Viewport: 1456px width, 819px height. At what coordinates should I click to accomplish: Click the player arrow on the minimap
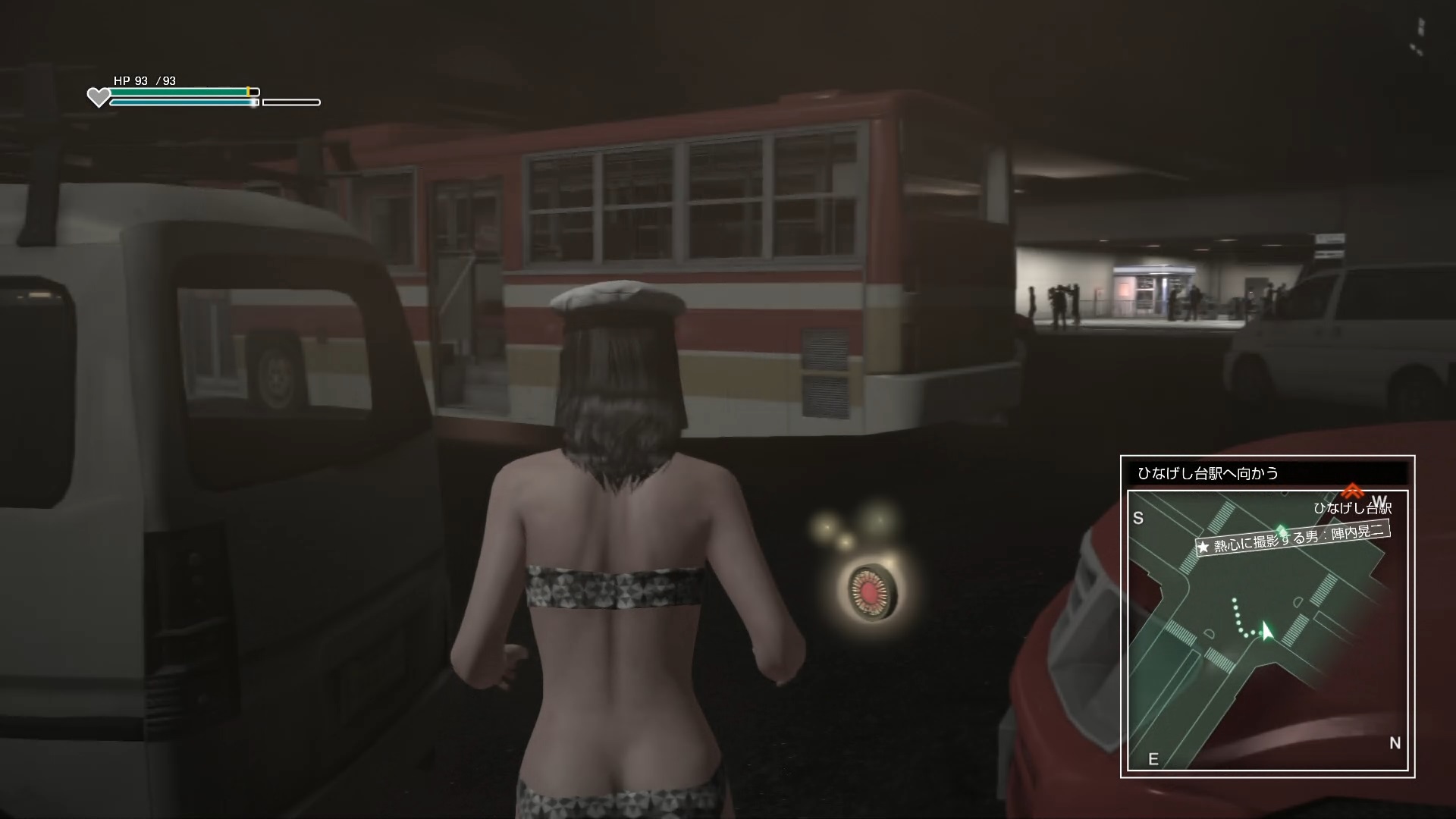pyautogui.click(x=1265, y=631)
